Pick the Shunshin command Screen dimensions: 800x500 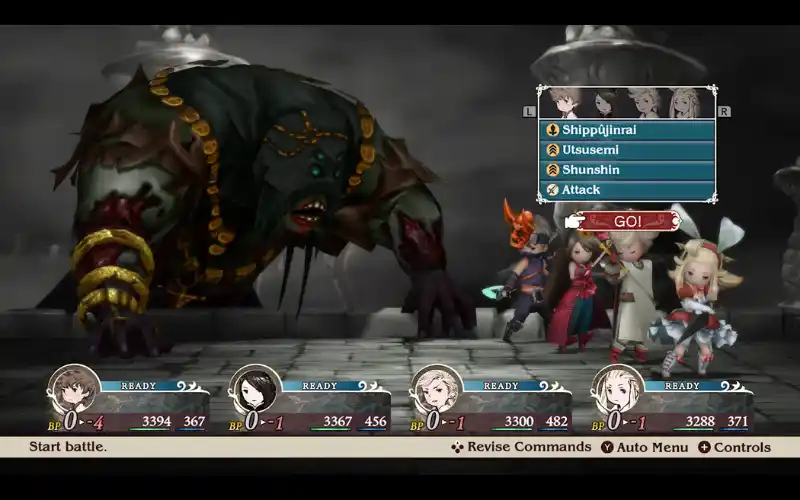coord(628,170)
